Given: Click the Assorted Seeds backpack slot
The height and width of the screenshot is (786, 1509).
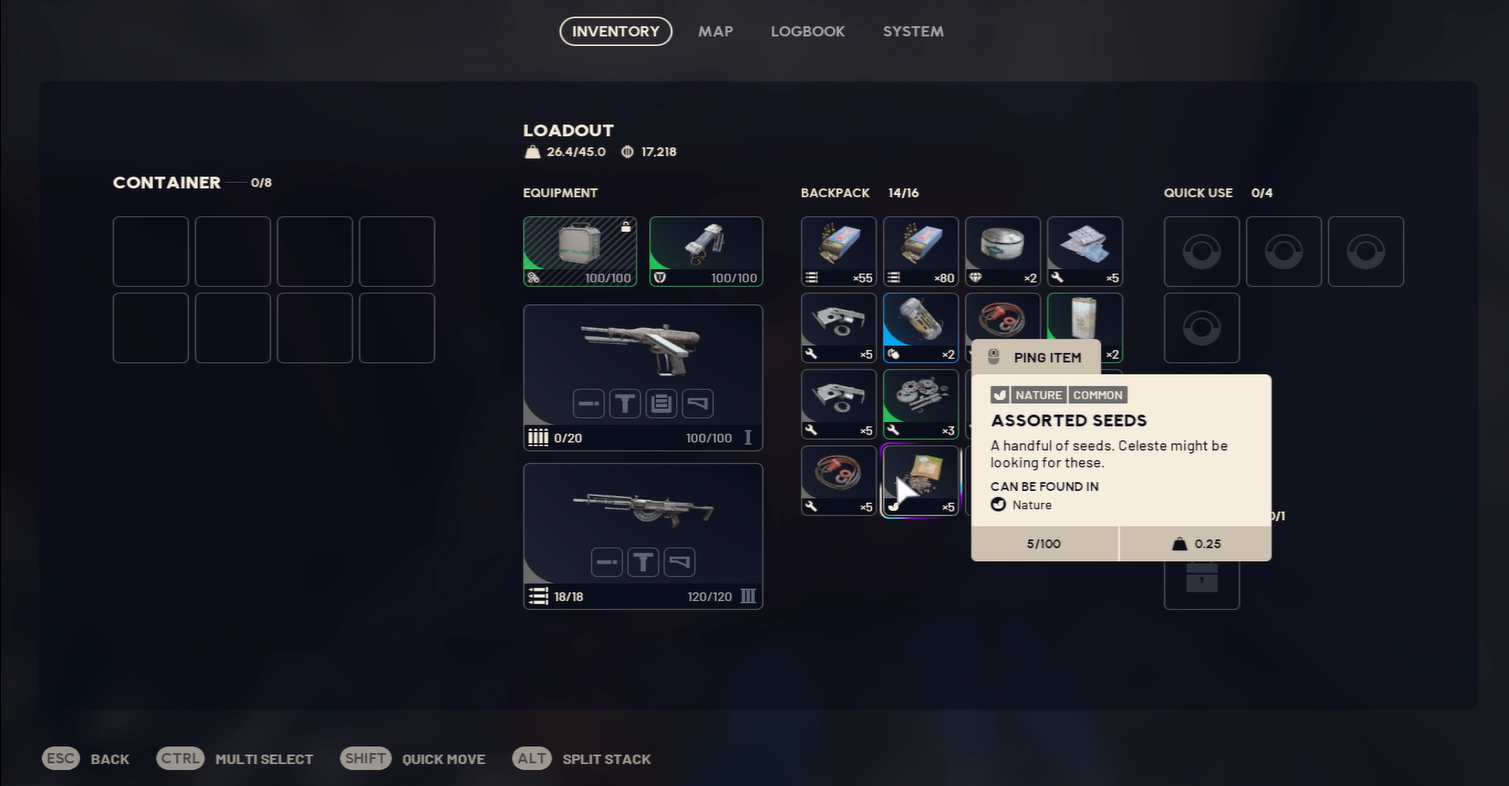Looking at the screenshot, I should tap(920, 480).
